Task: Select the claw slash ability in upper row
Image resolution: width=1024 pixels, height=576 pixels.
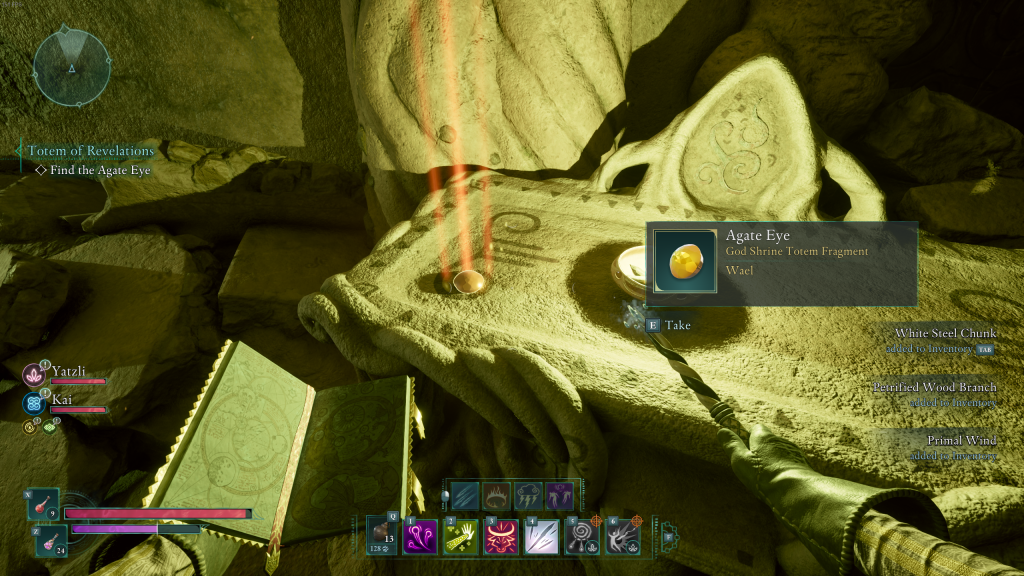Action: click(x=465, y=495)
